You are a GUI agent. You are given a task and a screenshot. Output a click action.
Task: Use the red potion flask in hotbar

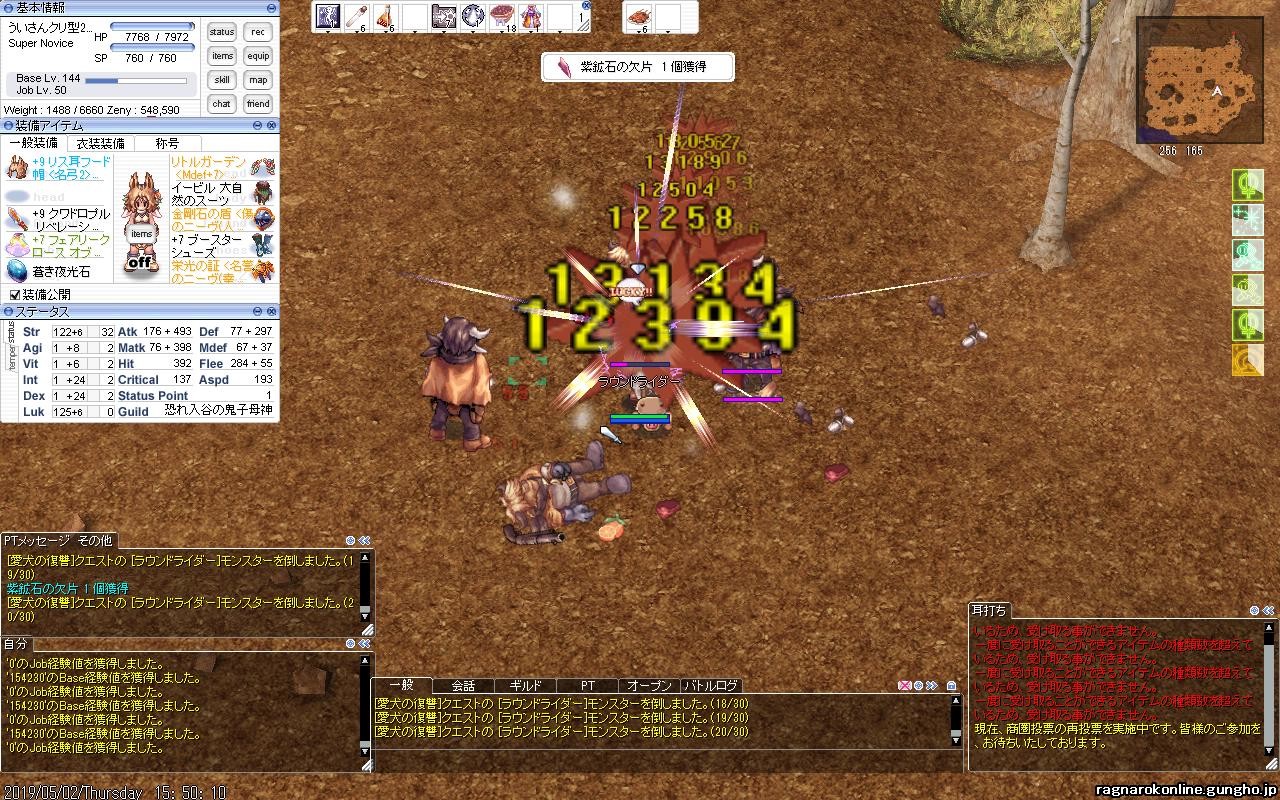click(x=386, y=16)
